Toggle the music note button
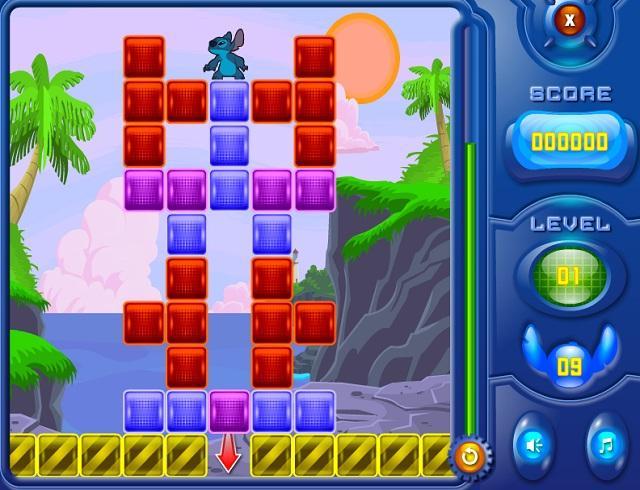640x490 pixels. click(x=605, y=442)
